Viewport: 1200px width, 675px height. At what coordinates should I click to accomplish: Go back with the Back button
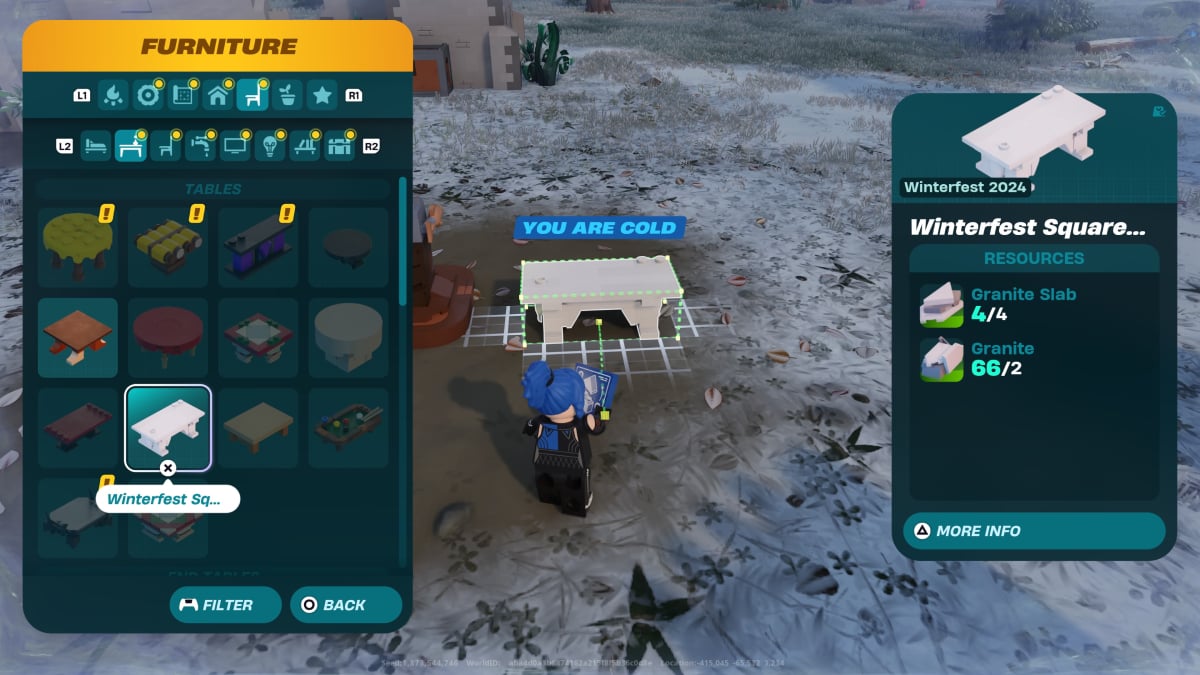point(345,605)
